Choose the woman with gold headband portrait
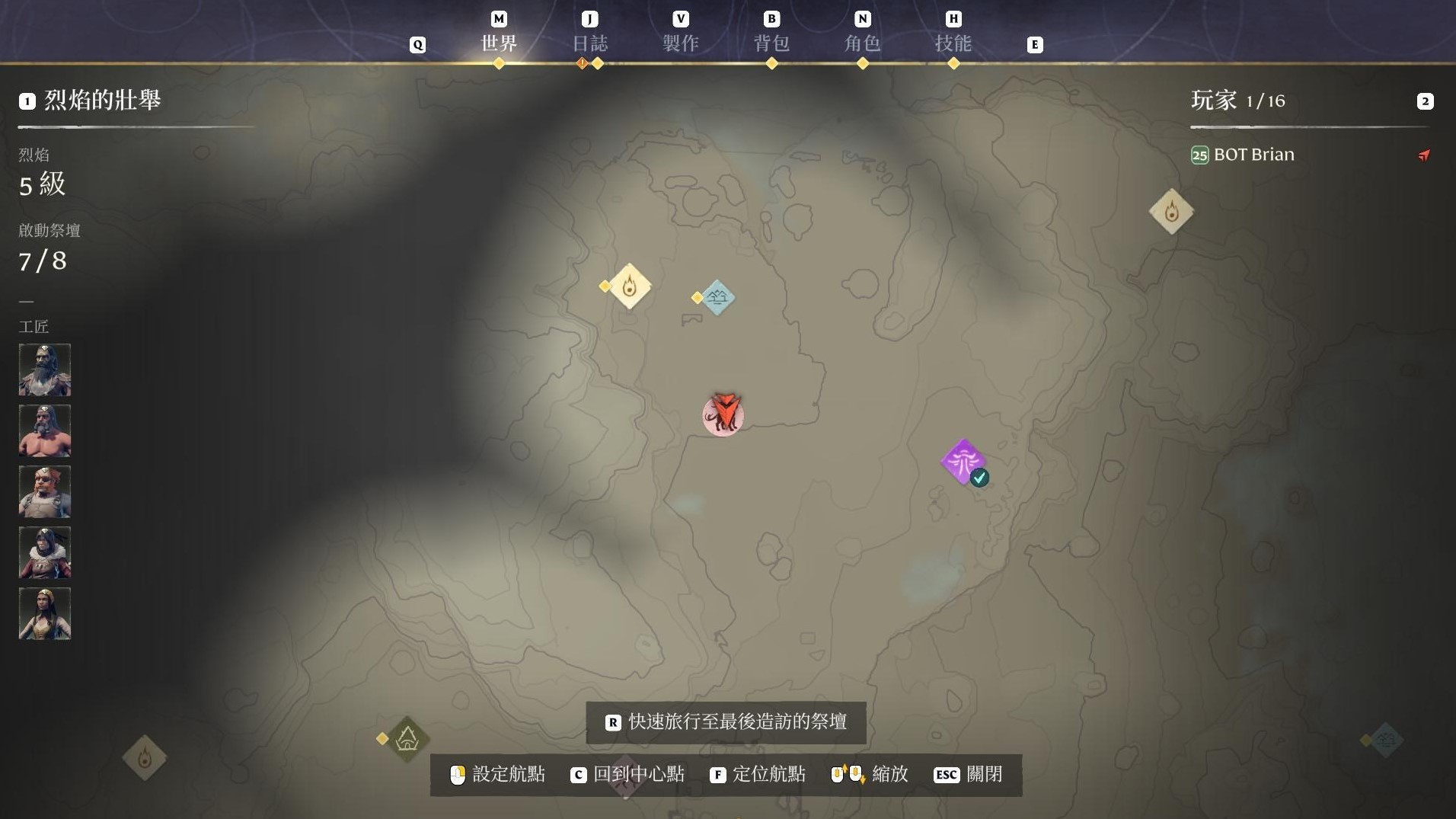 45,613
